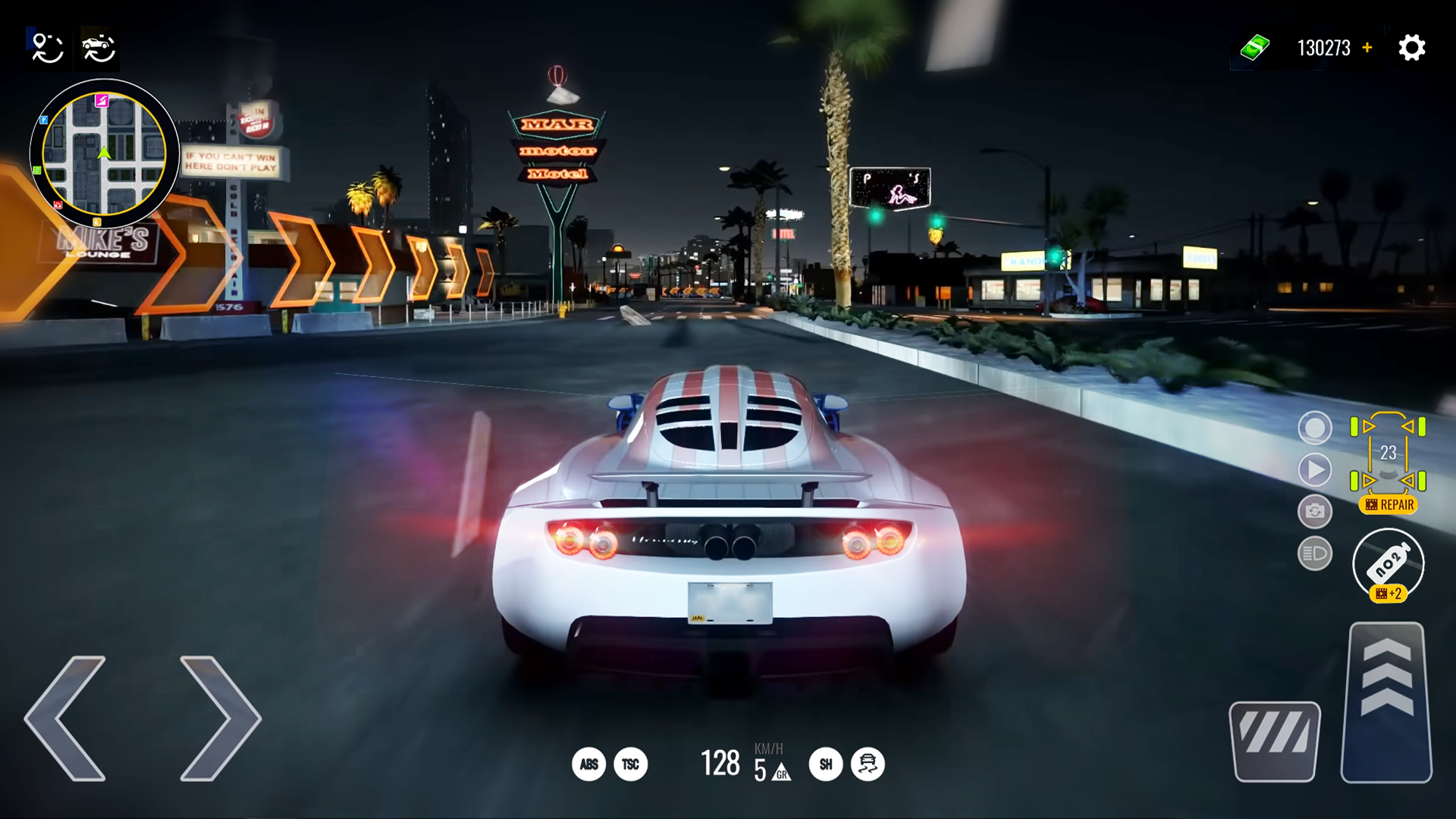This screenshot has width=1456, height=819.
Task: Select the drive car mode icon
Action: coord(97,48)
